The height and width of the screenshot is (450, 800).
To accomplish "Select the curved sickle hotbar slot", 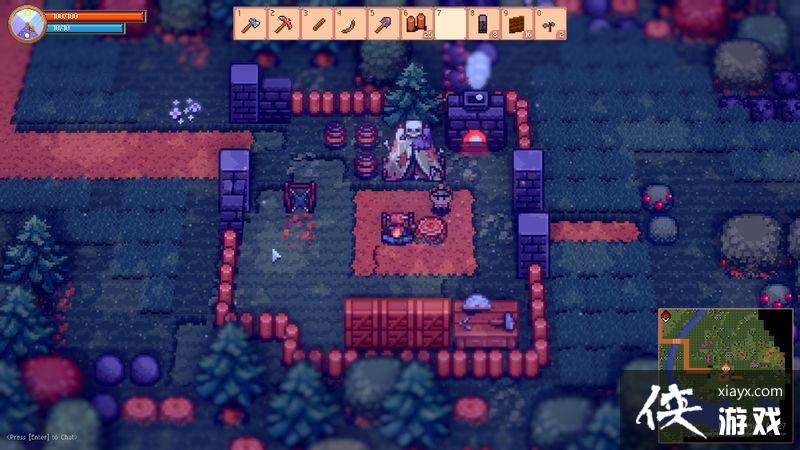I will pyautogui.click(x=350, y=24).
